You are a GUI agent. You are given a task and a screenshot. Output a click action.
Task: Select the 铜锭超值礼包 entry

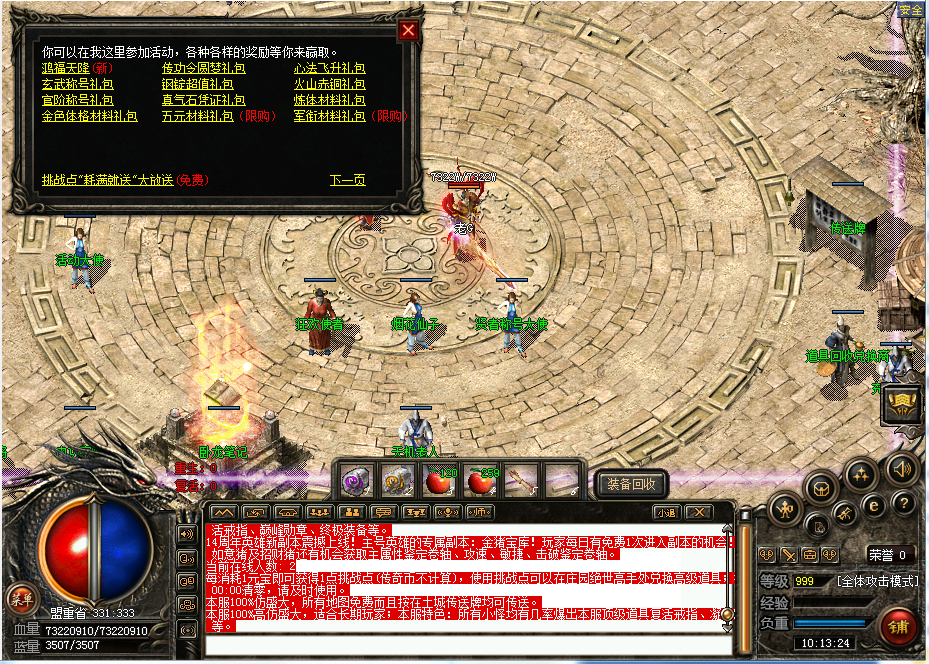pos(204,85)
